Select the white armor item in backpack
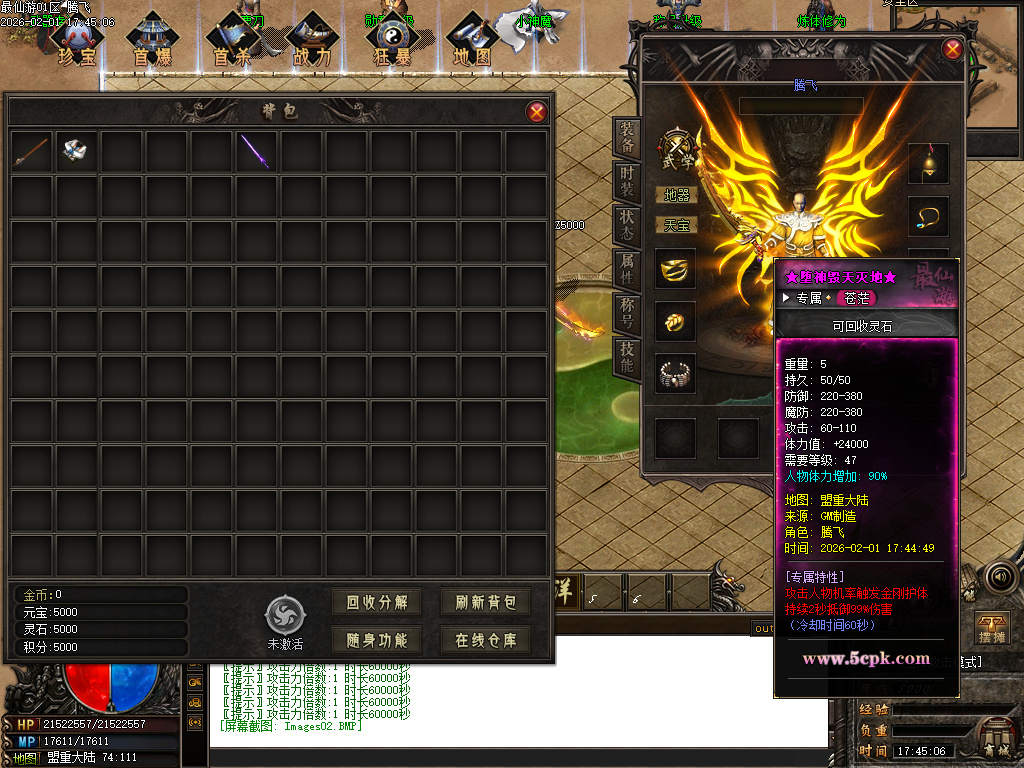 pyautogui.click(x=76, y=151)
